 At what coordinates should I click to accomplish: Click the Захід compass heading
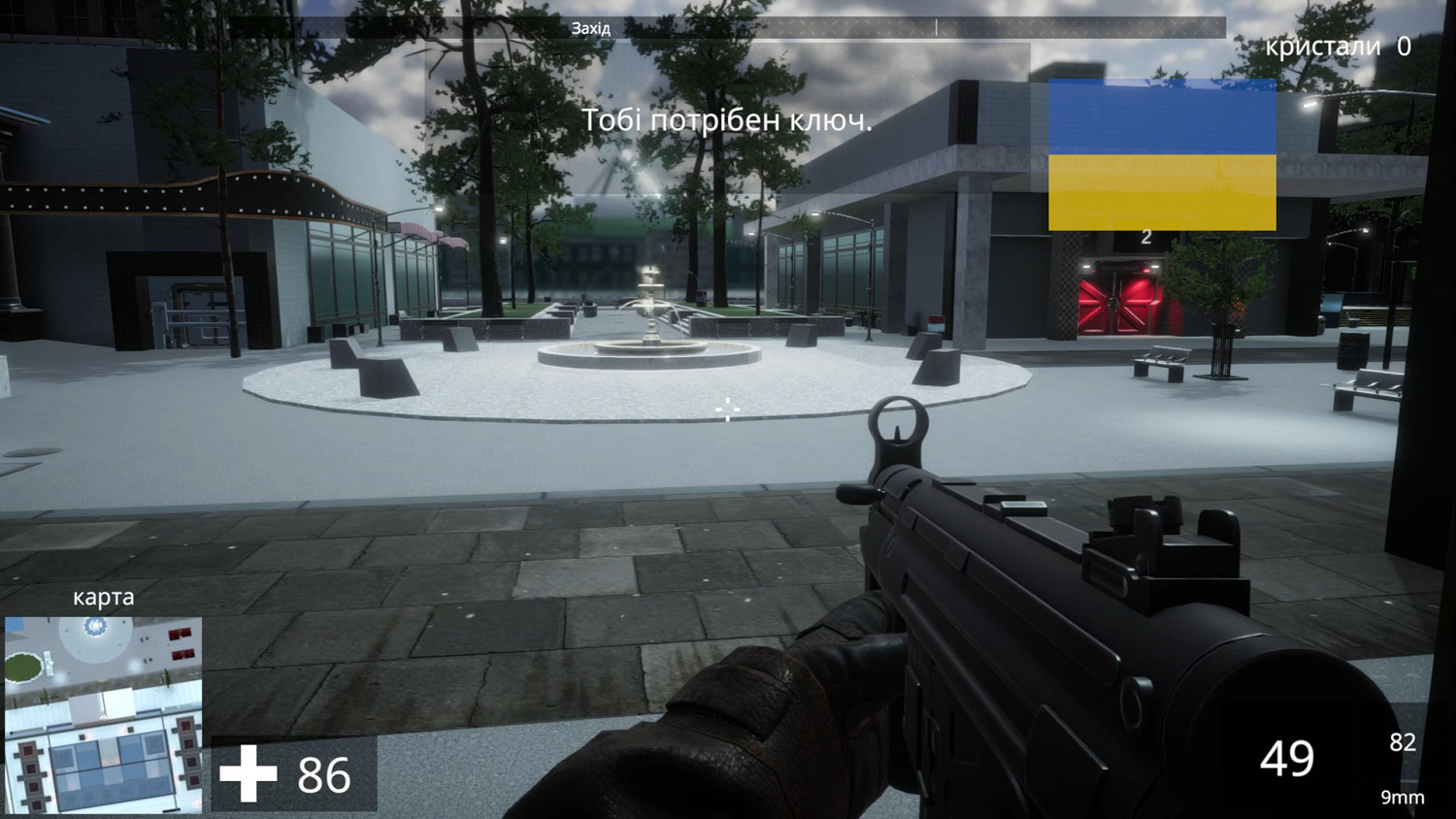point(590,29)
